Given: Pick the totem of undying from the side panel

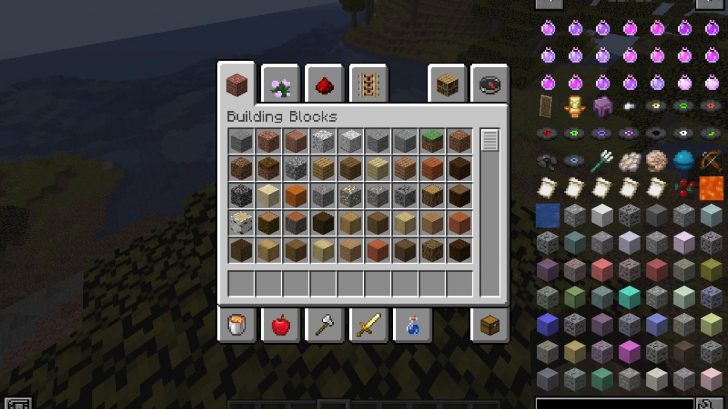Looking at the screenshot, I should 576,106.
